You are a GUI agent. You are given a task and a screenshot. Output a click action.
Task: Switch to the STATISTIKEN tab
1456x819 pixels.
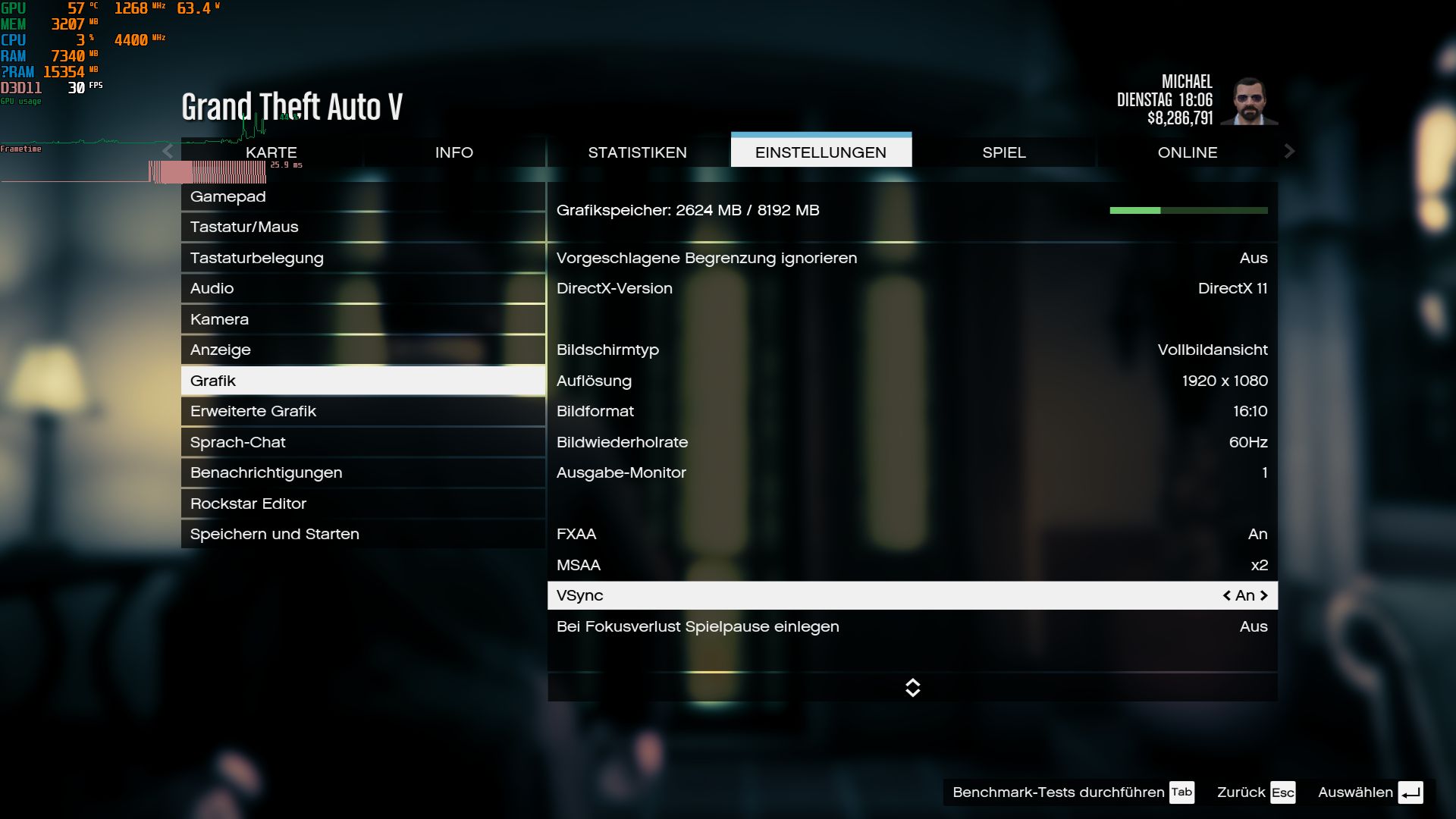click(638, 152)
